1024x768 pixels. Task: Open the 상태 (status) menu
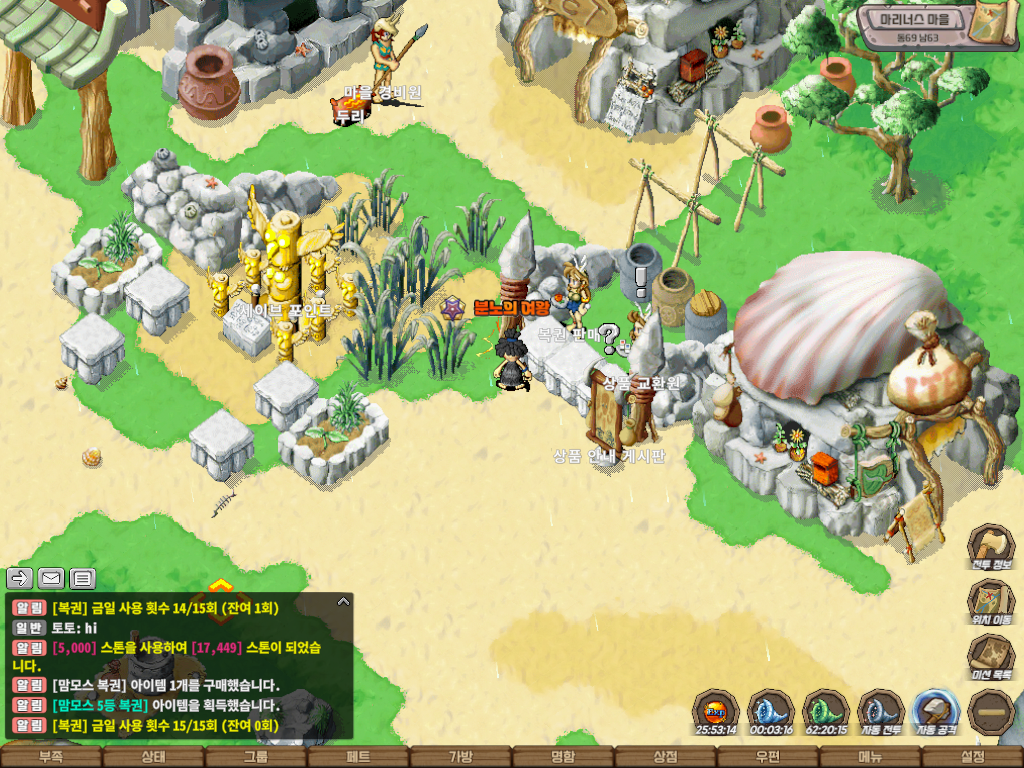click(x=153, y=757)
